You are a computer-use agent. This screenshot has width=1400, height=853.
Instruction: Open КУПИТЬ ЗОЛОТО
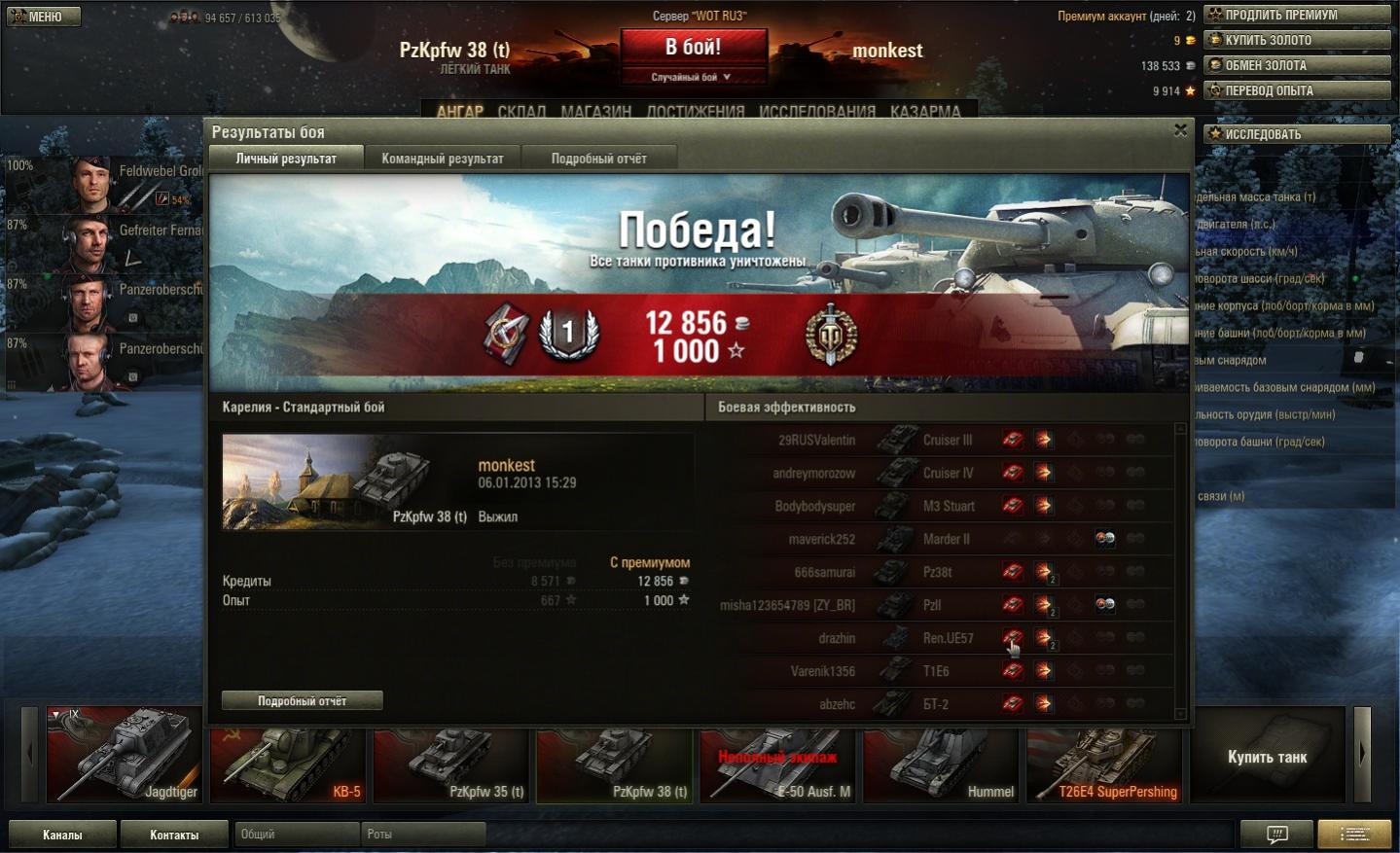pyautogui.click(x=1297, y=40)
